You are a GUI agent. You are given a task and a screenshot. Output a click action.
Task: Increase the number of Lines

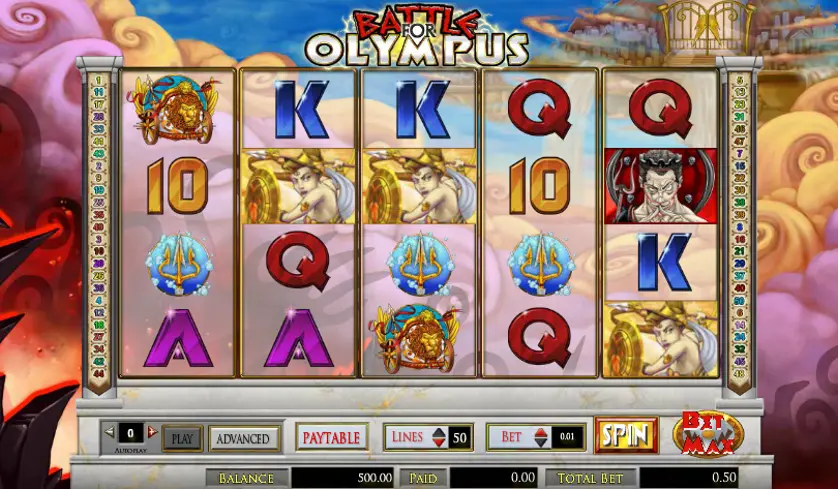pyautogui.click(x=439, y=432)
